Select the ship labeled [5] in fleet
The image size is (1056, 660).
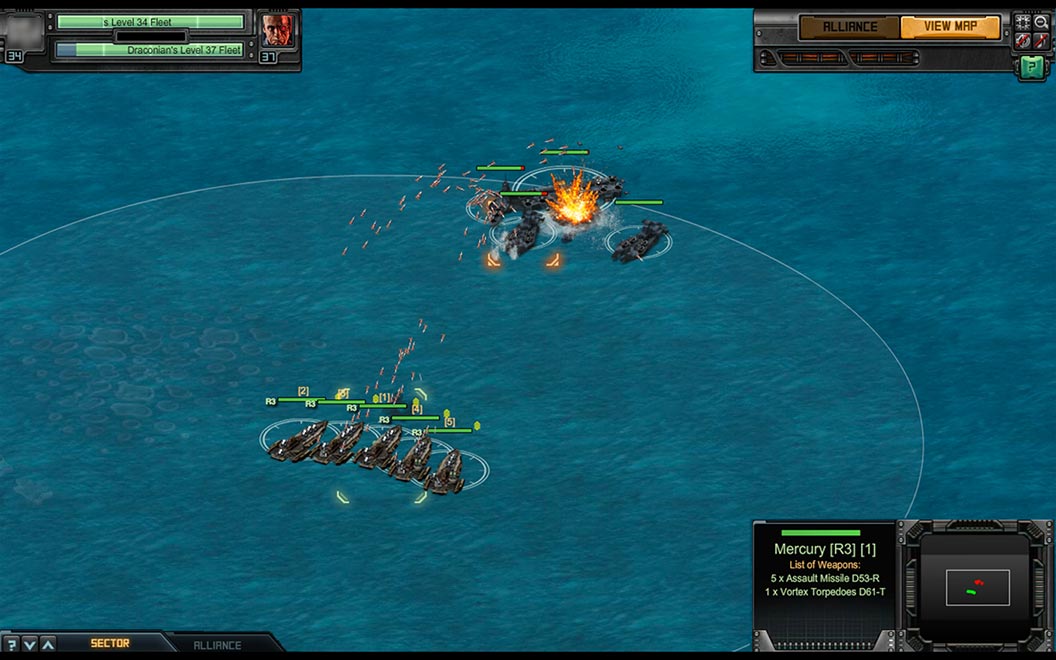(446, 470)
